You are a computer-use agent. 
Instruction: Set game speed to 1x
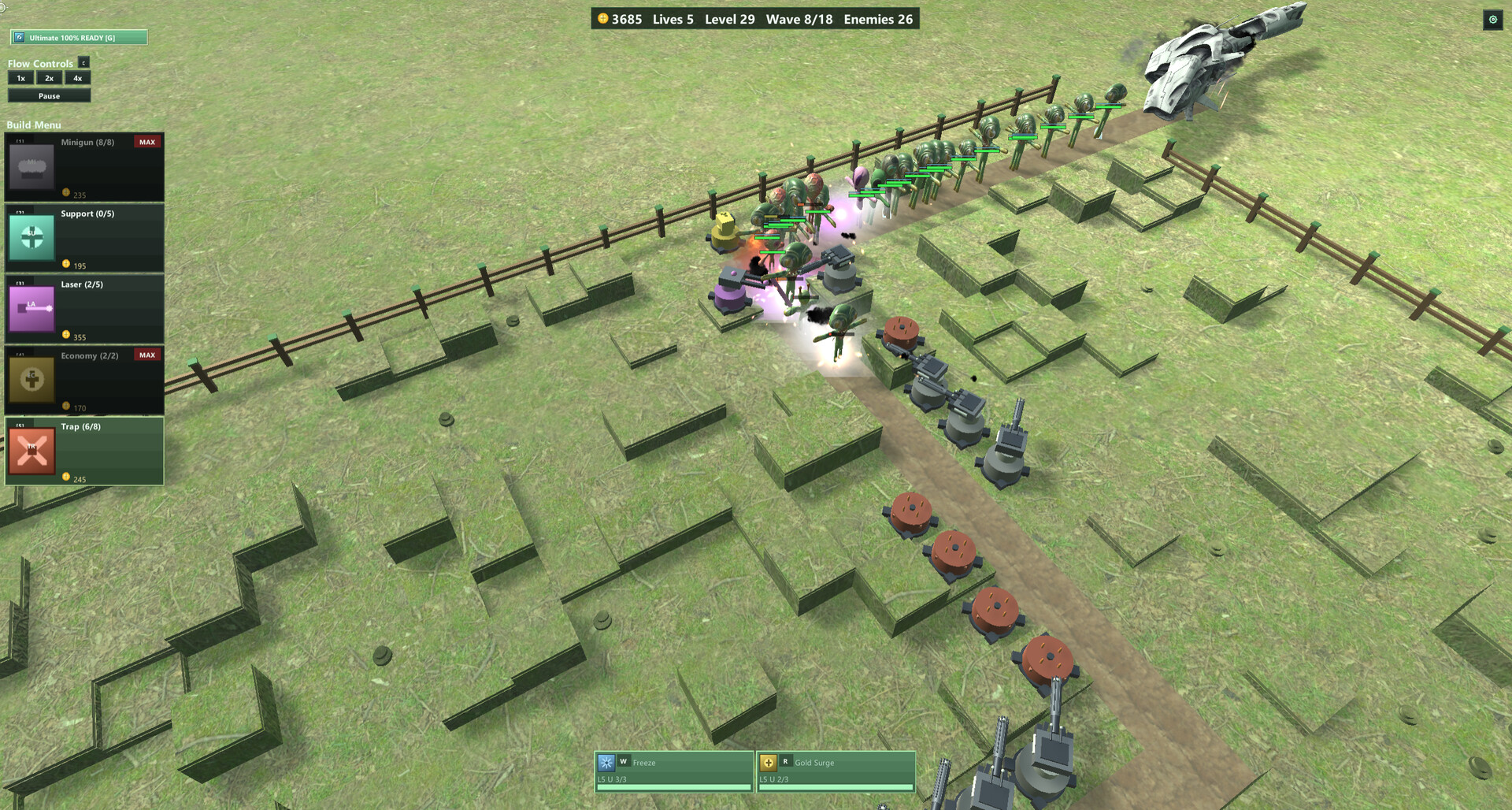21,78
